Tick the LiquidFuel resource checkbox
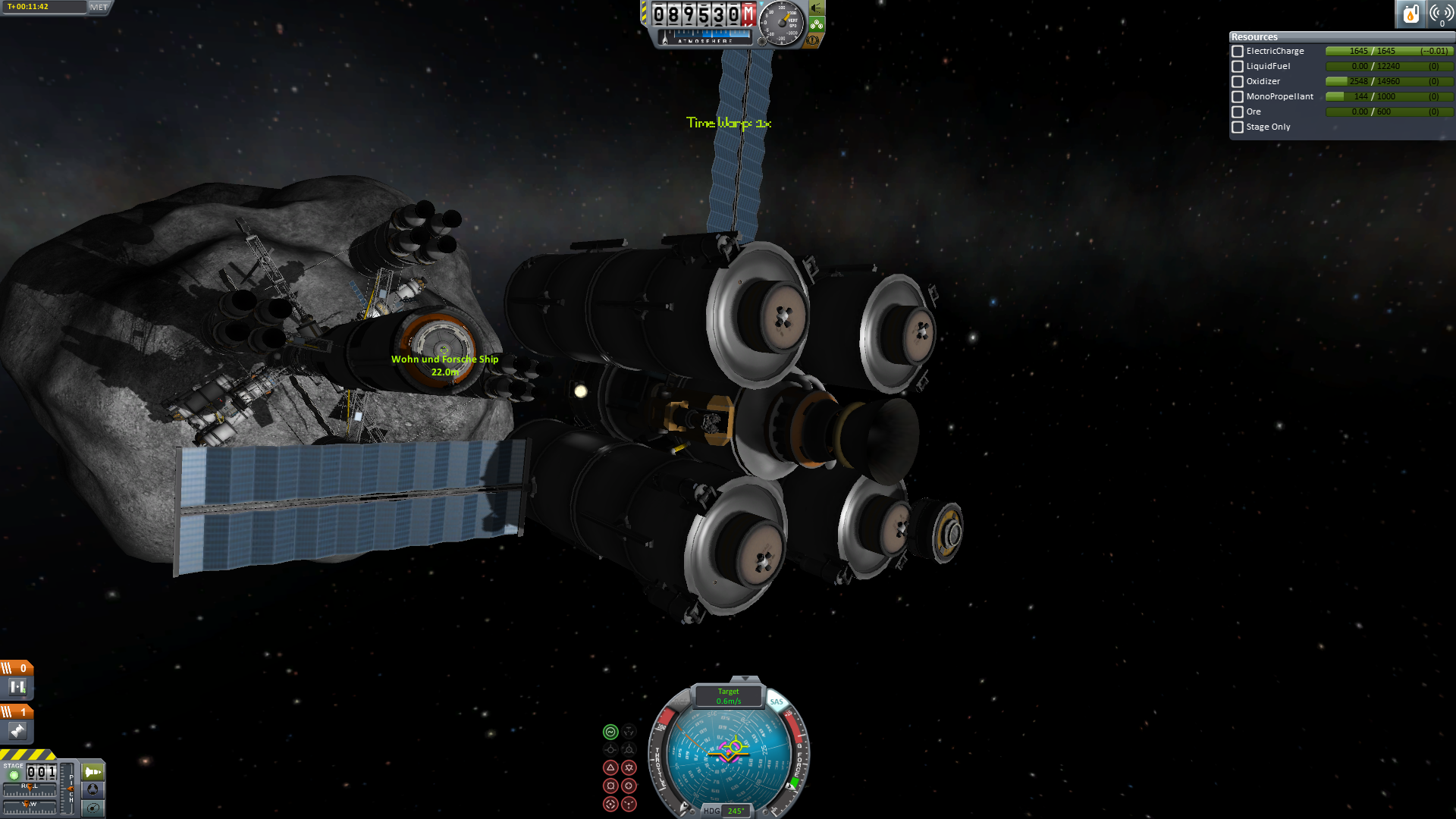 [1238, 67]
